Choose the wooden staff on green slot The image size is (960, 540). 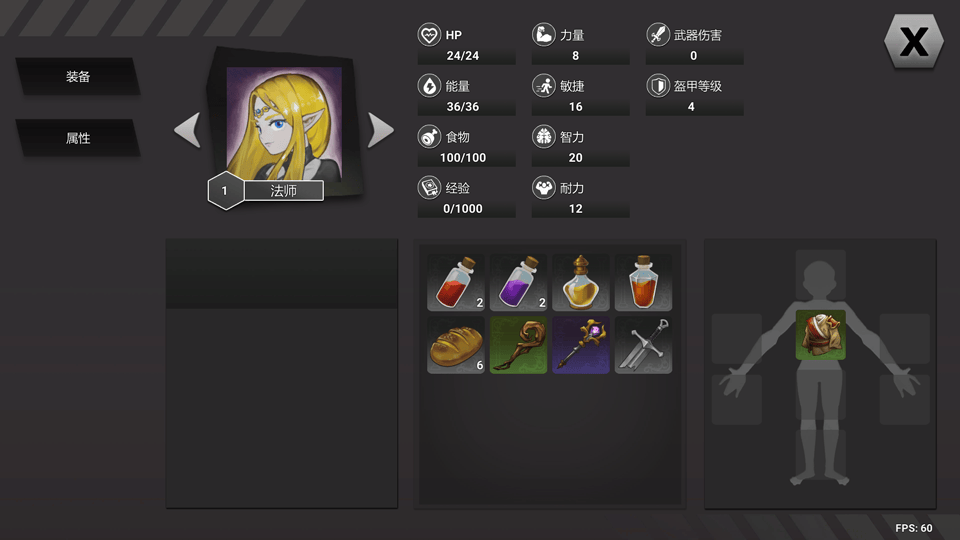tap(518, 345)
